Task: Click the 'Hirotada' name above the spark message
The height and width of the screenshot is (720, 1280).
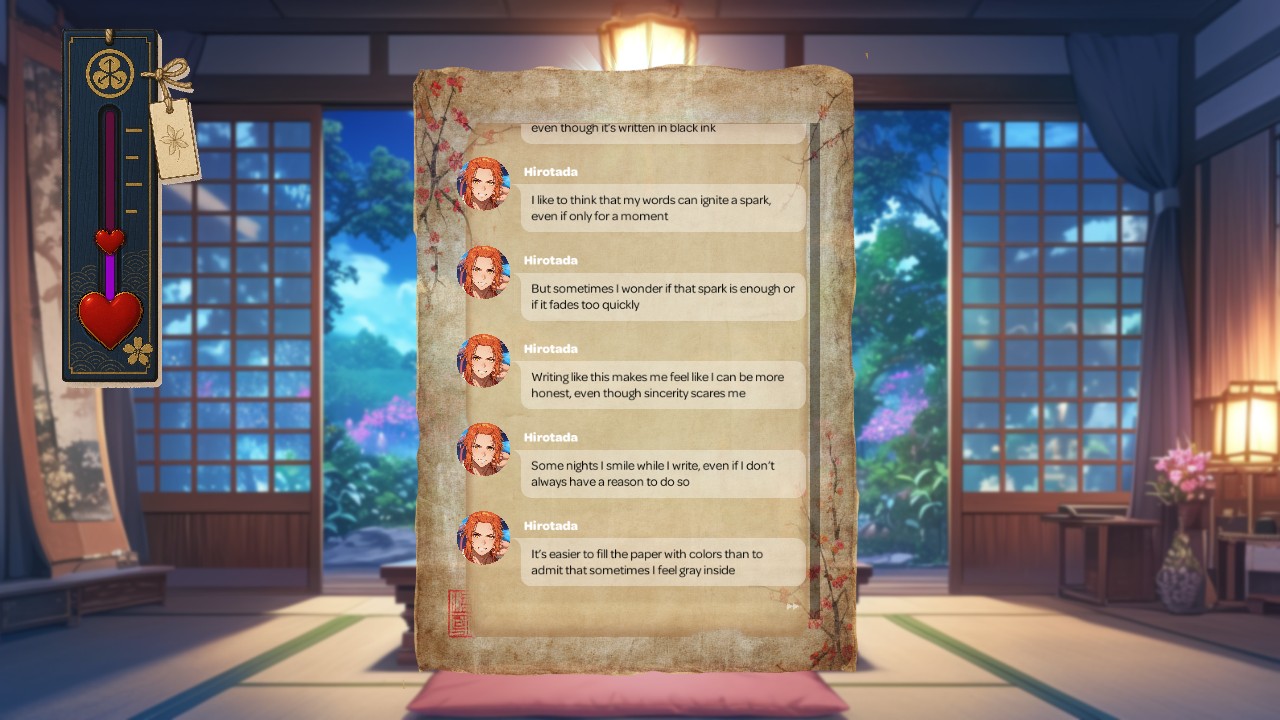Action: (x=549, y=172)
